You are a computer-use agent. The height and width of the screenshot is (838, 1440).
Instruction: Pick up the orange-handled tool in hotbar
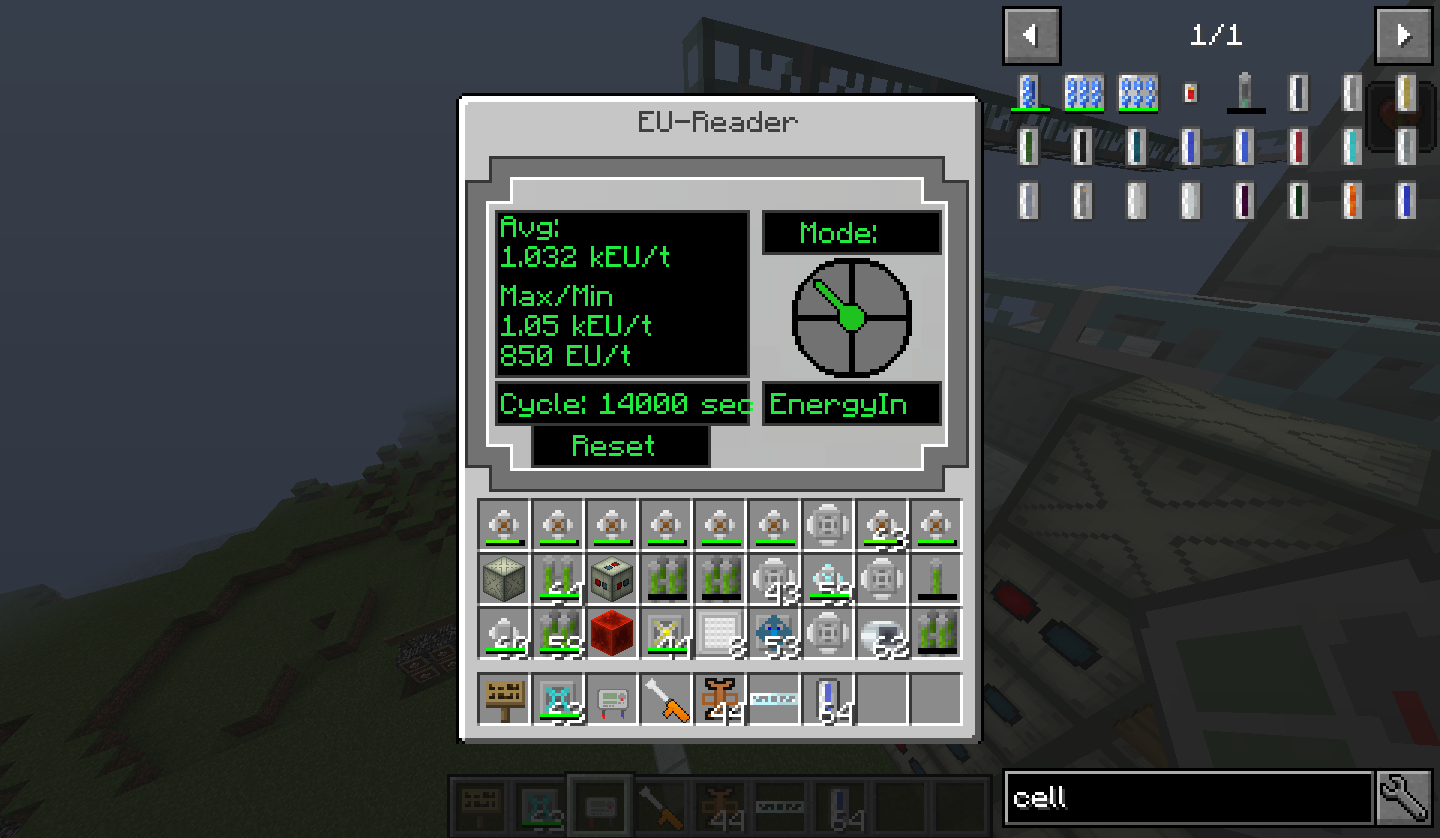tap(666, 698)
